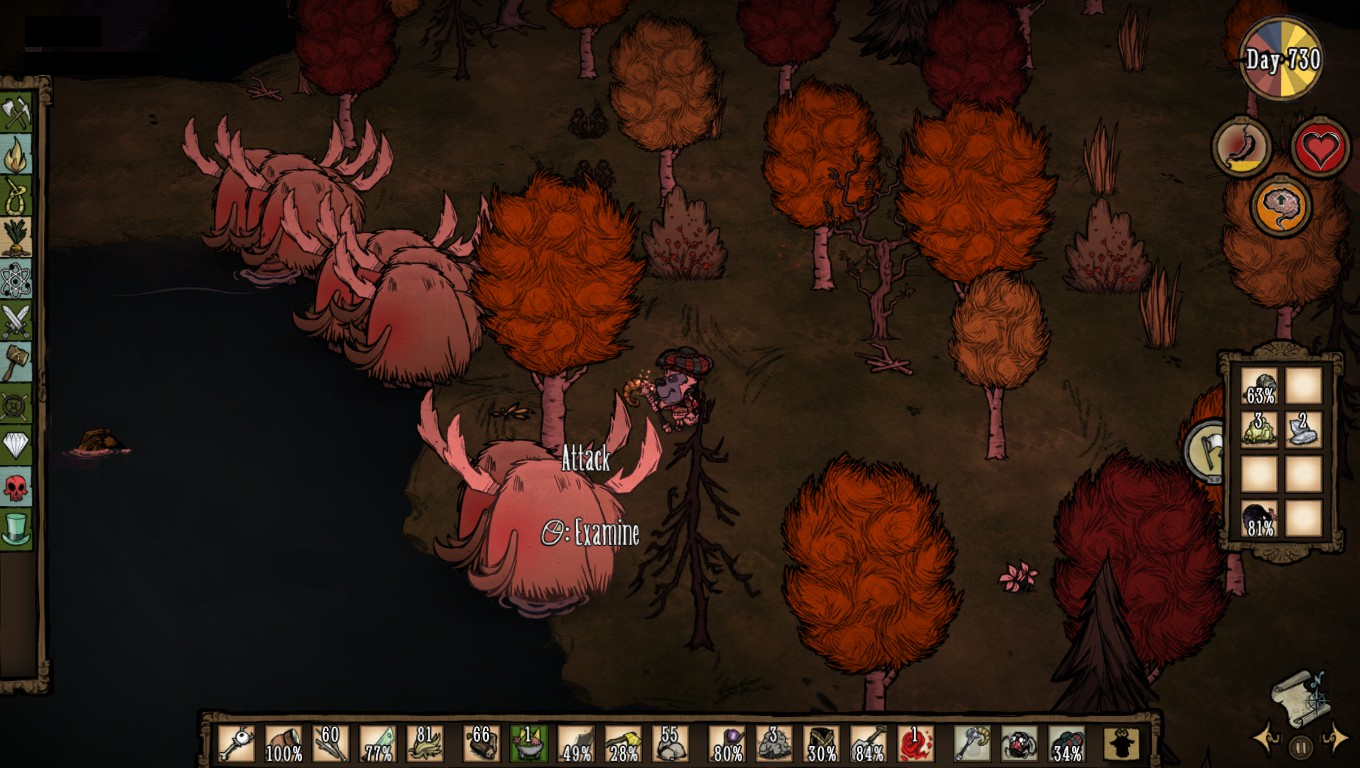
Task: Choose the twigs stack of 60
Action: [x=330, y=744]
